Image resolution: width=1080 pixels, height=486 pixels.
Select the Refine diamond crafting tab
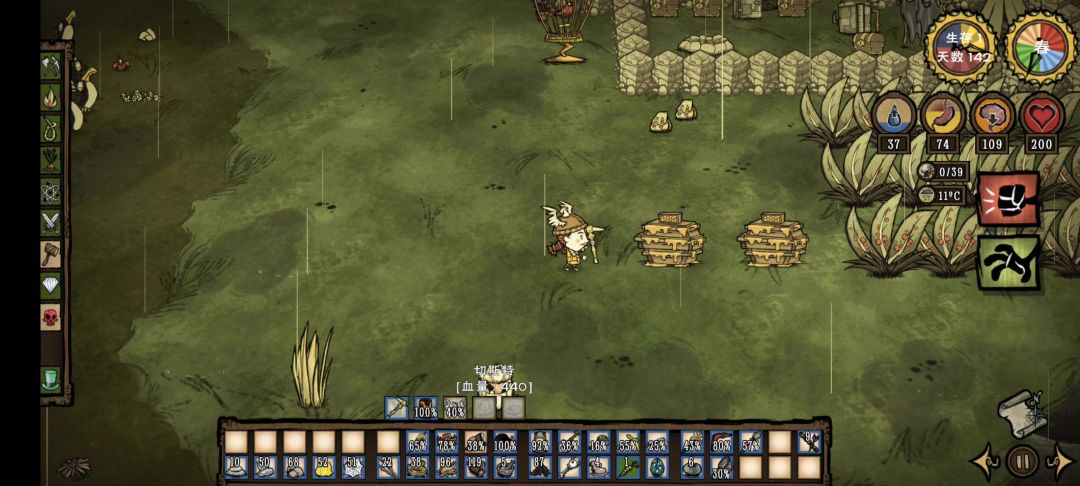(x=50, y=285)
